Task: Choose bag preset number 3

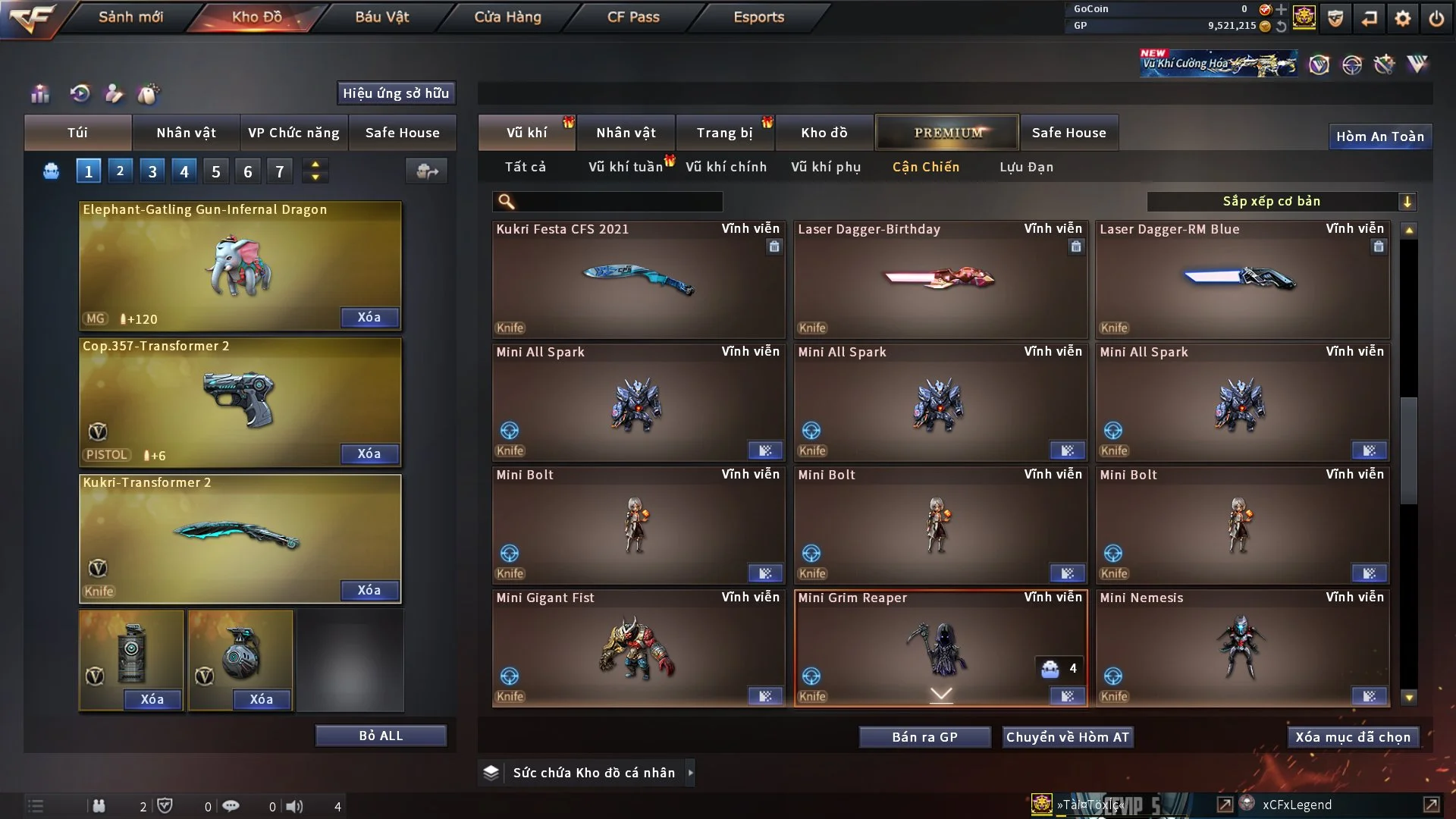Action: [x=152, y=171]
